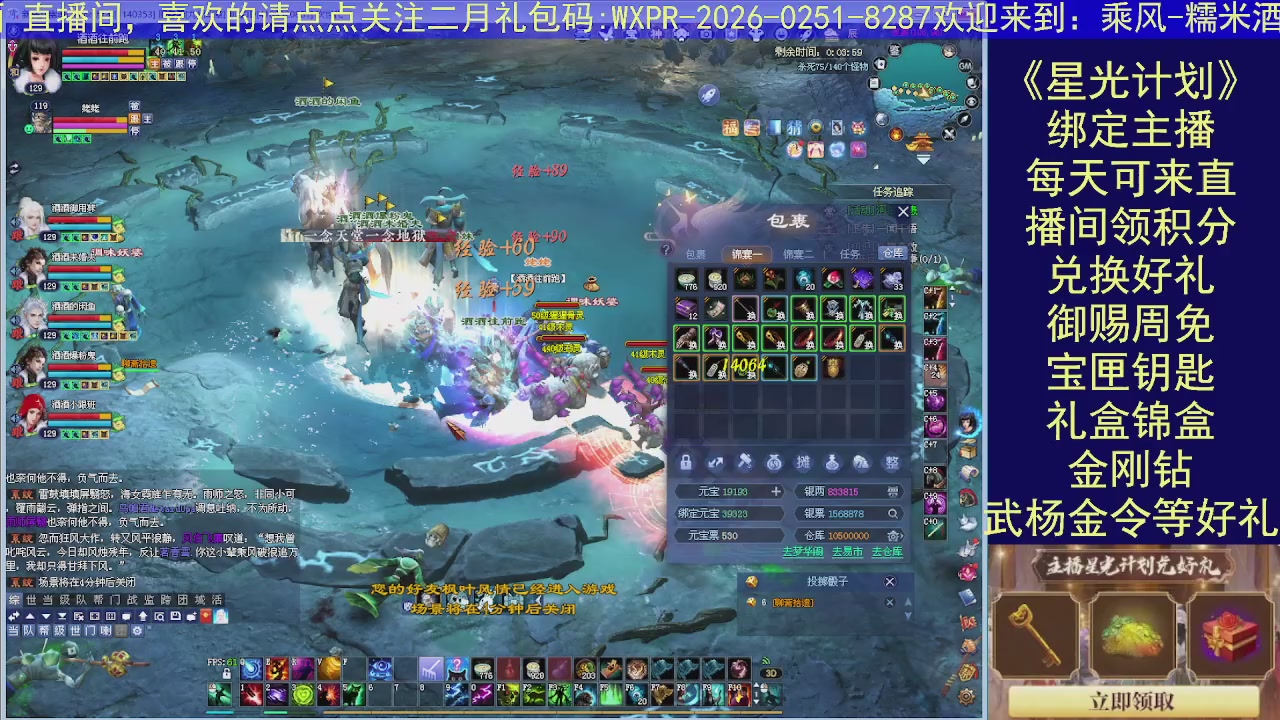Click the 剩余时间 countdown progress bar
The width and height of the screenshot is (1280, 720).
coord(818,51)
